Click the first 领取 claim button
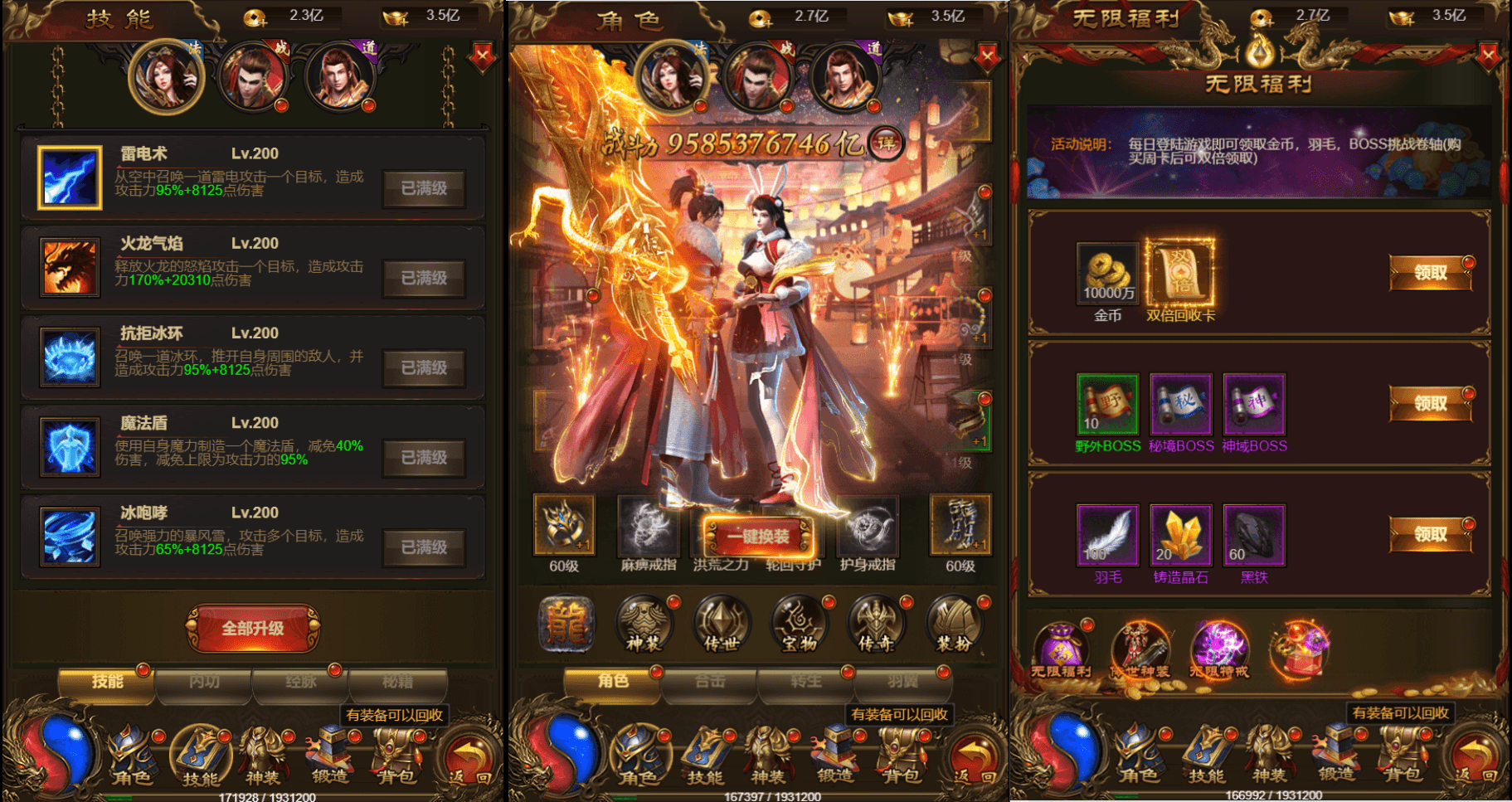 [1430, 274]
